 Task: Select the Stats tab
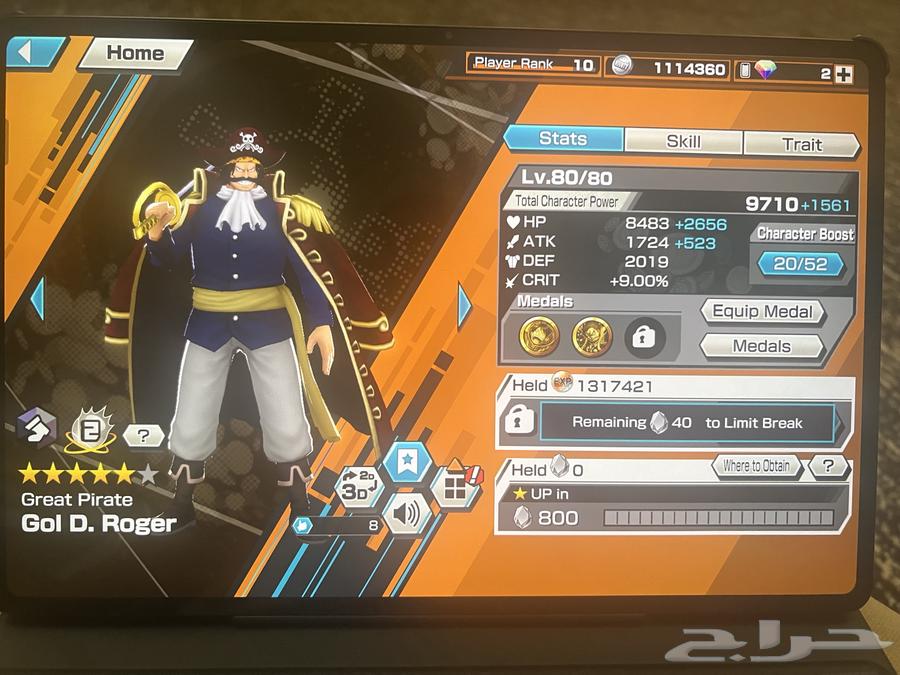[x=563, y=139]
